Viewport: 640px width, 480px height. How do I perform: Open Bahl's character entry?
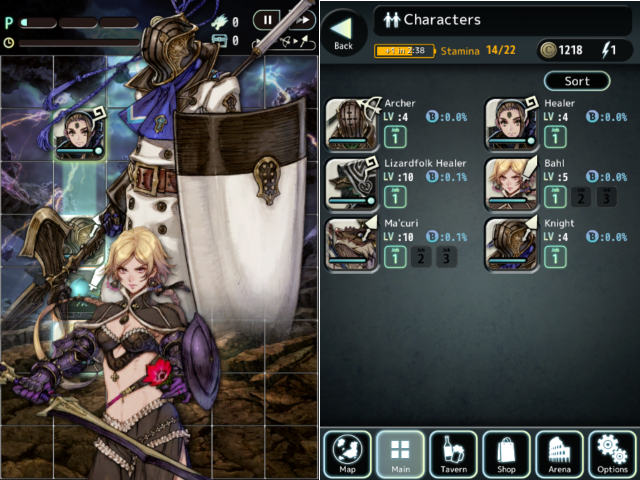click(x=512, y=185)
